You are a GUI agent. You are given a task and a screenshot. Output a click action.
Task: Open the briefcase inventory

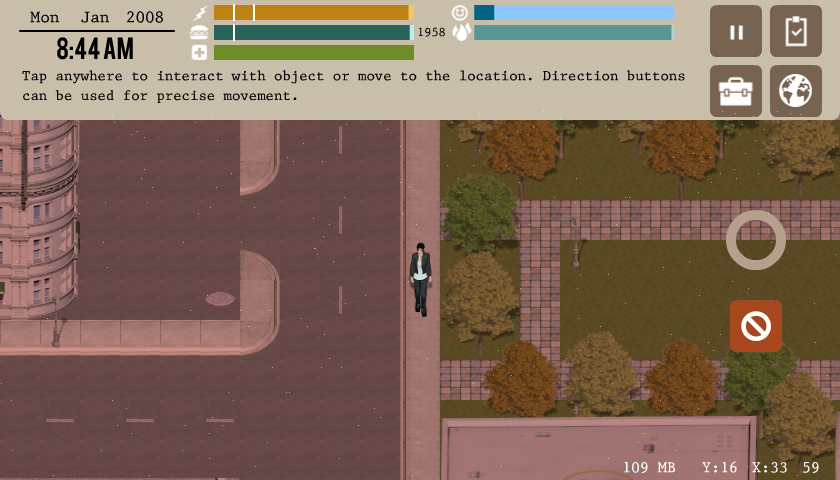point(736,91)
